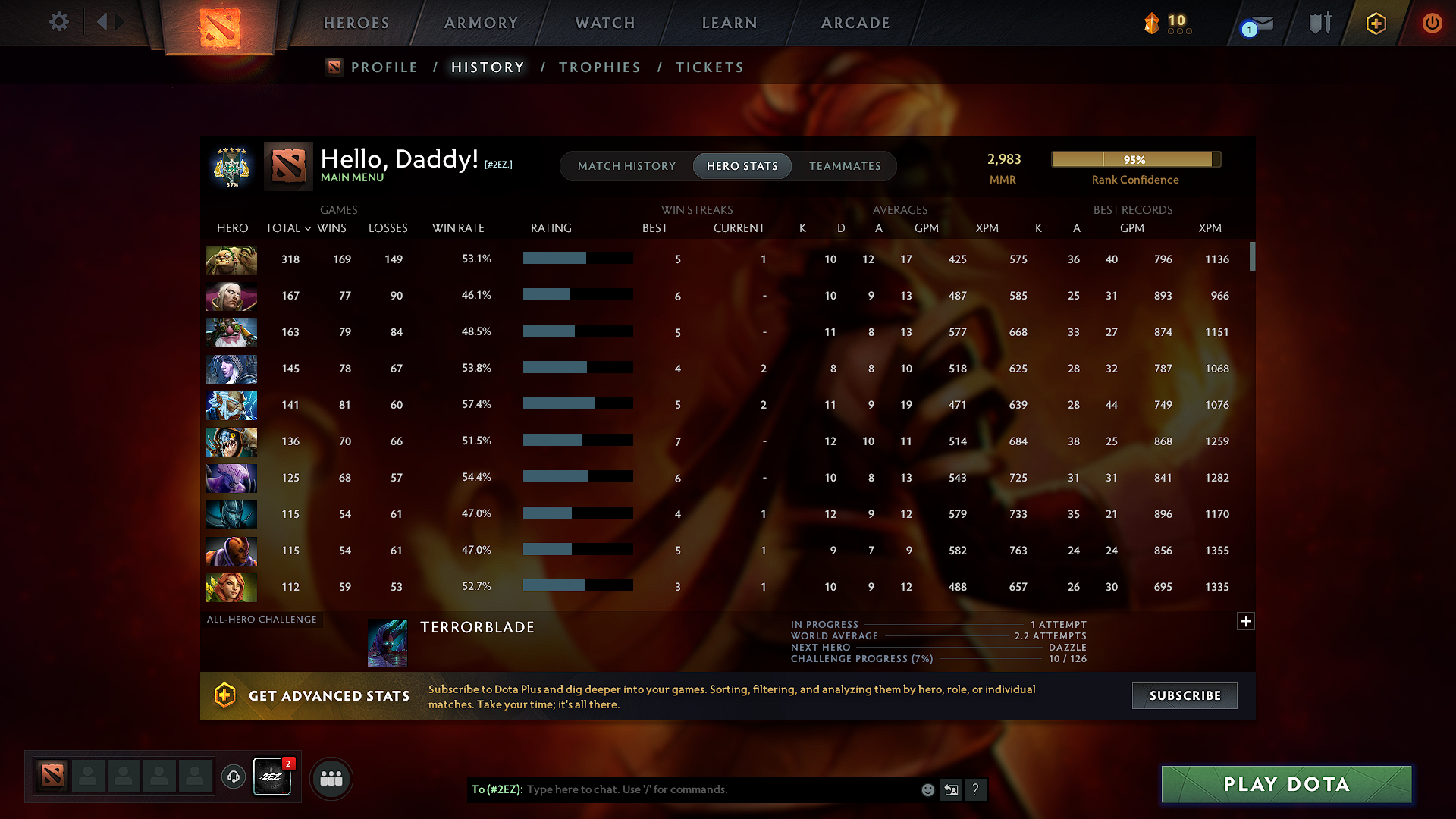Switch to the MATCH HISTORY tab
The width and height of the screenshot is (1456, 819).
pyautogui.click(x=626, y=166)
